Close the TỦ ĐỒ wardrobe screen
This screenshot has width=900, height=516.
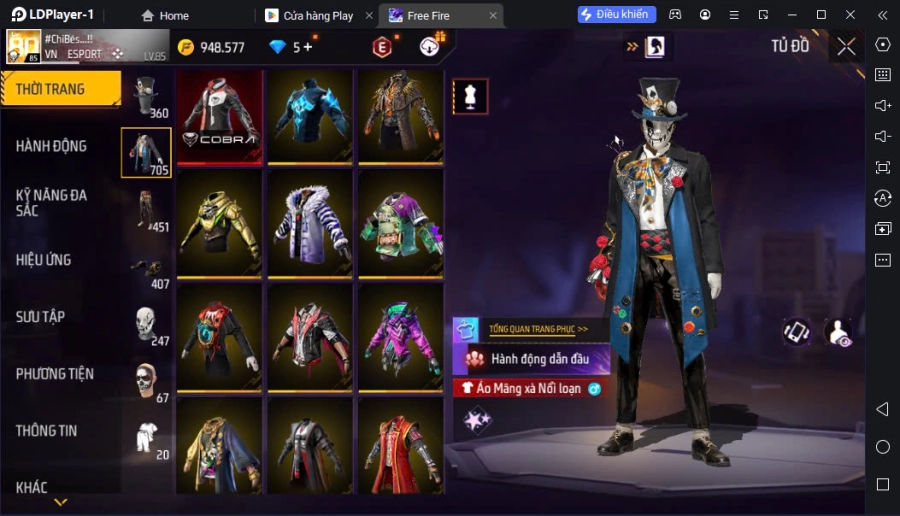tap(846, 46)
